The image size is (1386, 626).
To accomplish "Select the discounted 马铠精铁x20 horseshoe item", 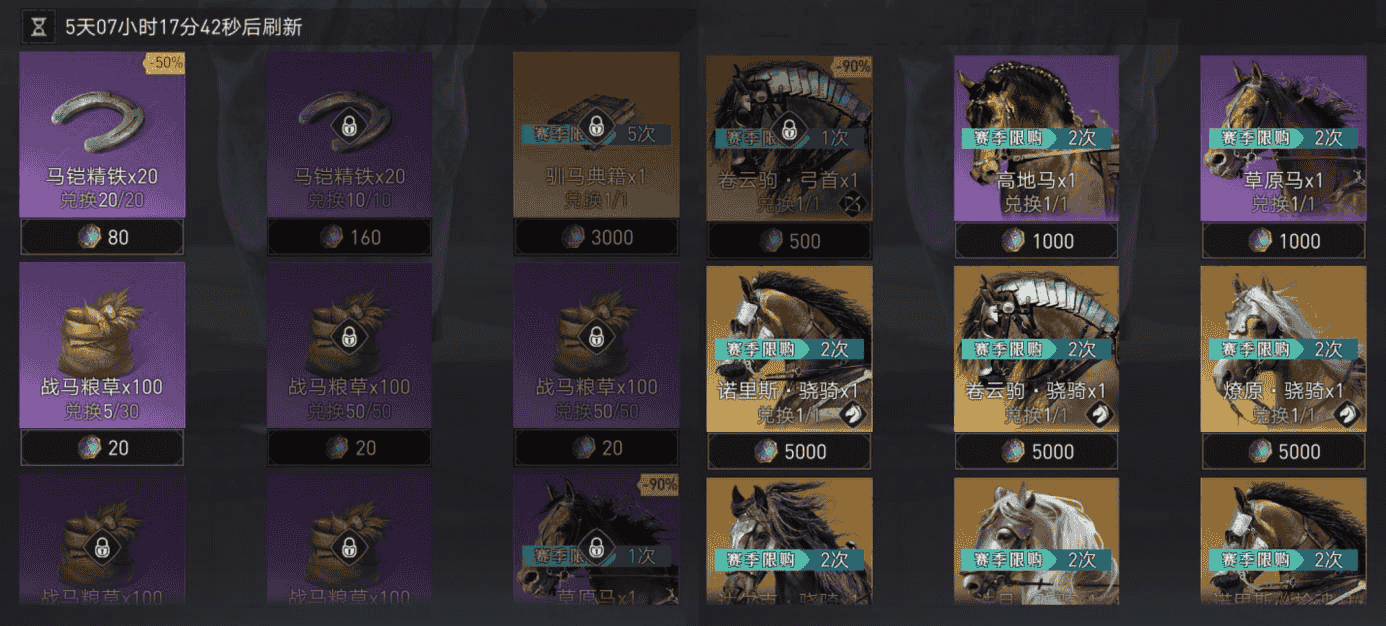I will [x=102, y=135].
